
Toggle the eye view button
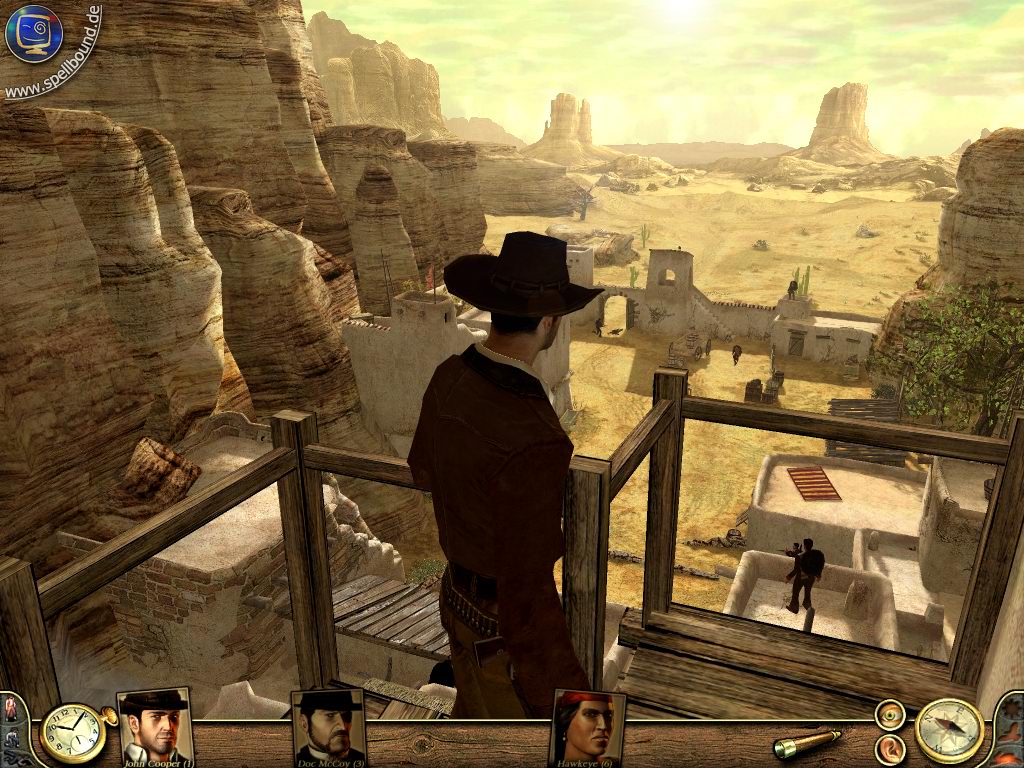(x=889, y=714)
